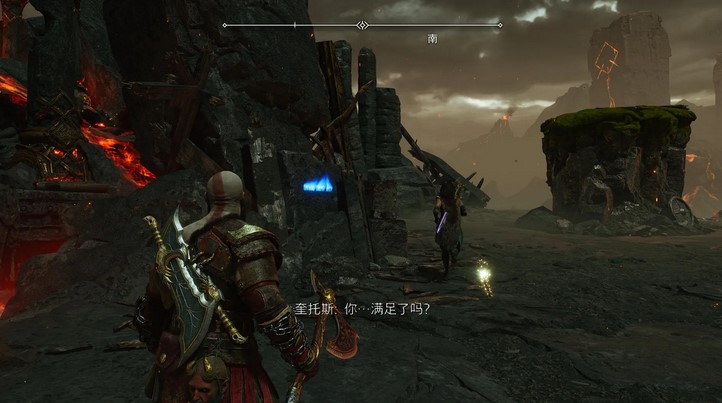Select the diamond objective marker on the compass

point(362,25)
